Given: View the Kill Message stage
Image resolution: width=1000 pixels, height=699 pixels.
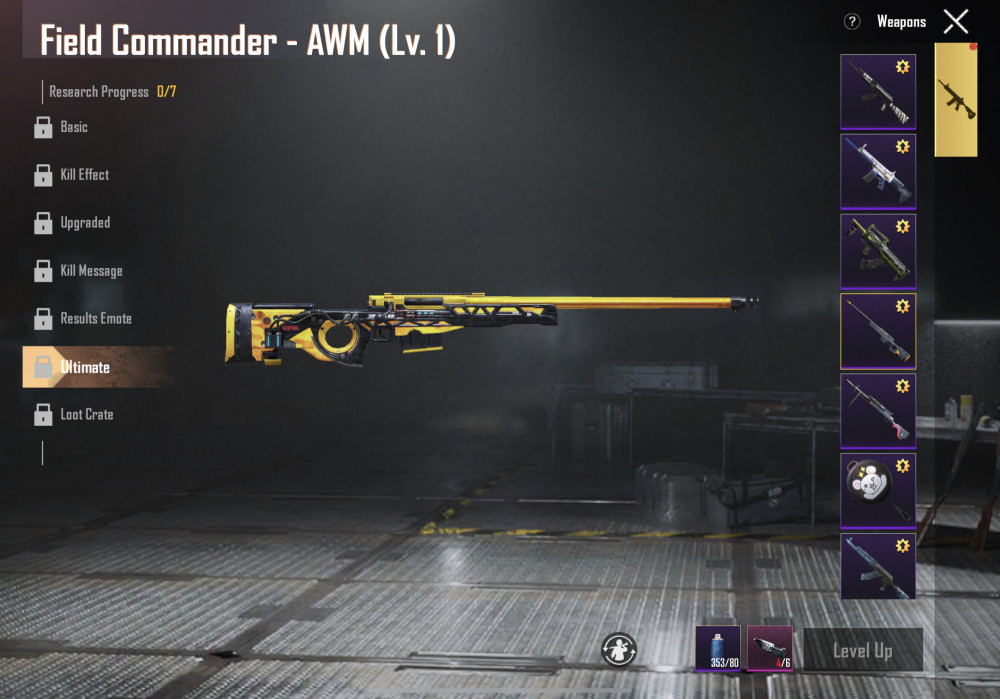Looking at the screenshot, I should coord(90,271).
